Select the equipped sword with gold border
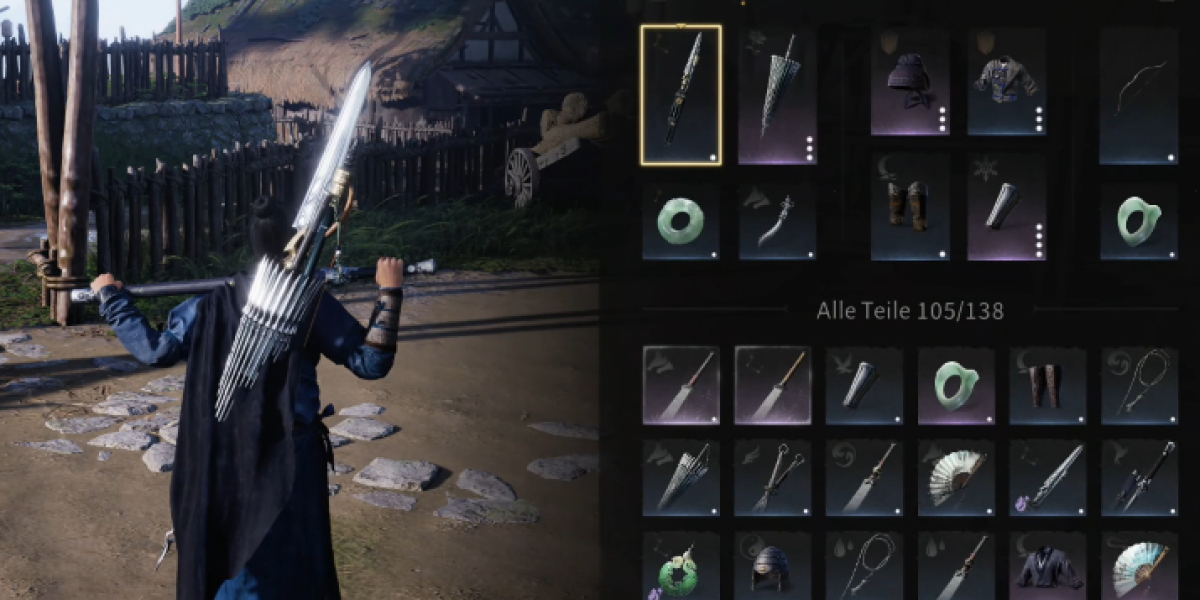Image resolution: width=1200 pixels, height=600 pixels. coord(680,95)
